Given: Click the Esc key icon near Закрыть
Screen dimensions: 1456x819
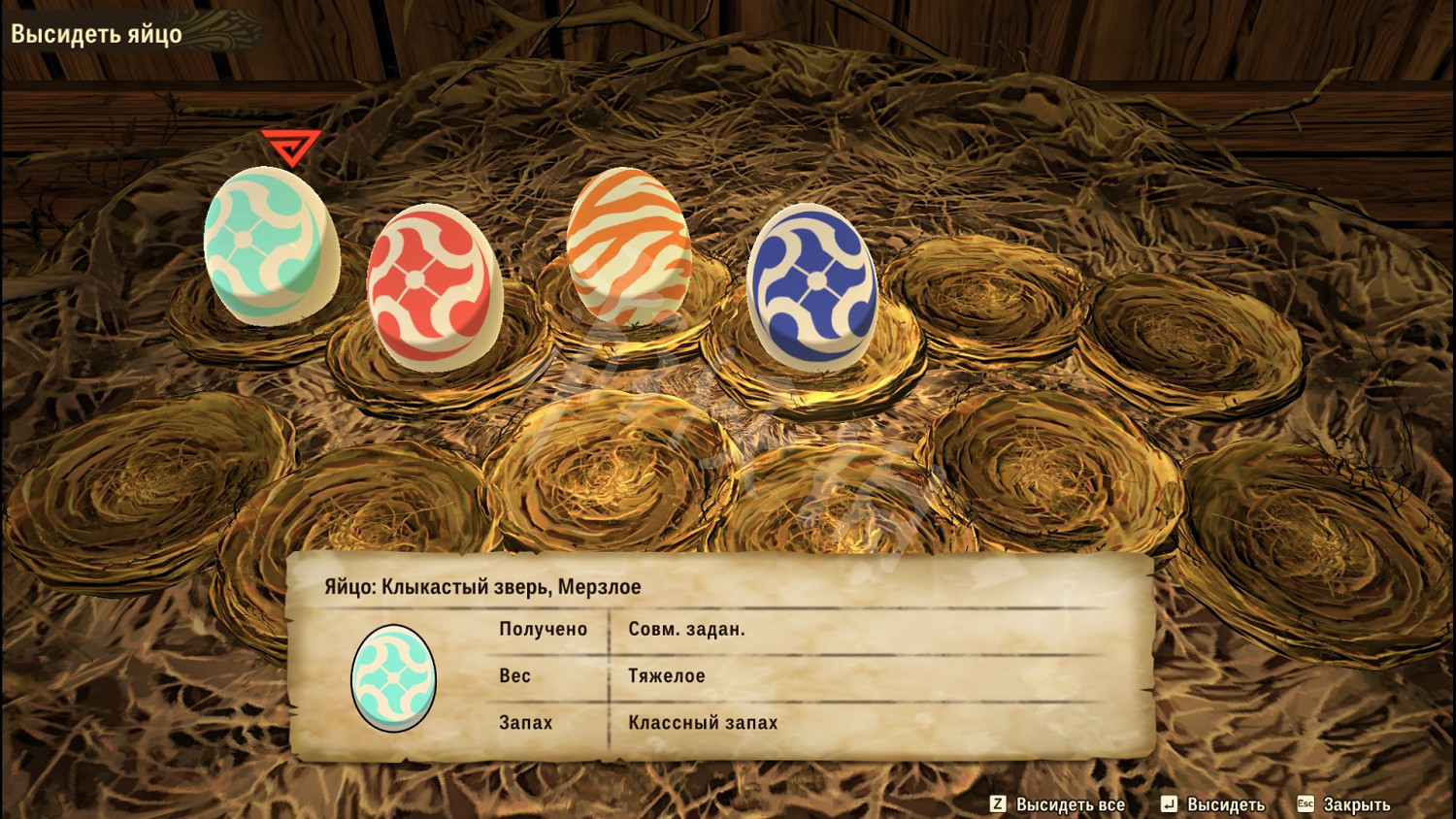Looking at the screenshot, I should [x=1306, y=804].
